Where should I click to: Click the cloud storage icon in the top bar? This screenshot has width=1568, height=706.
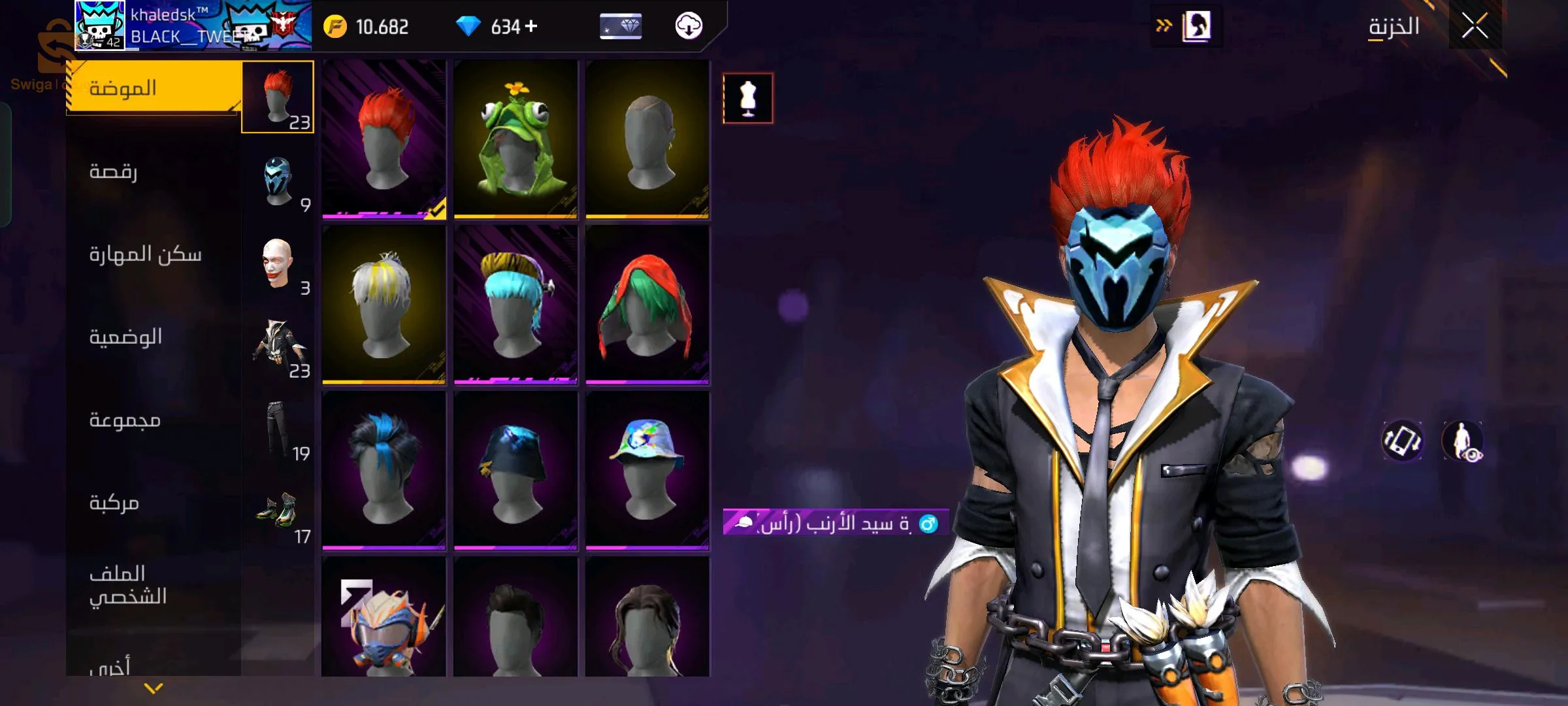click(x=689, y=27)
